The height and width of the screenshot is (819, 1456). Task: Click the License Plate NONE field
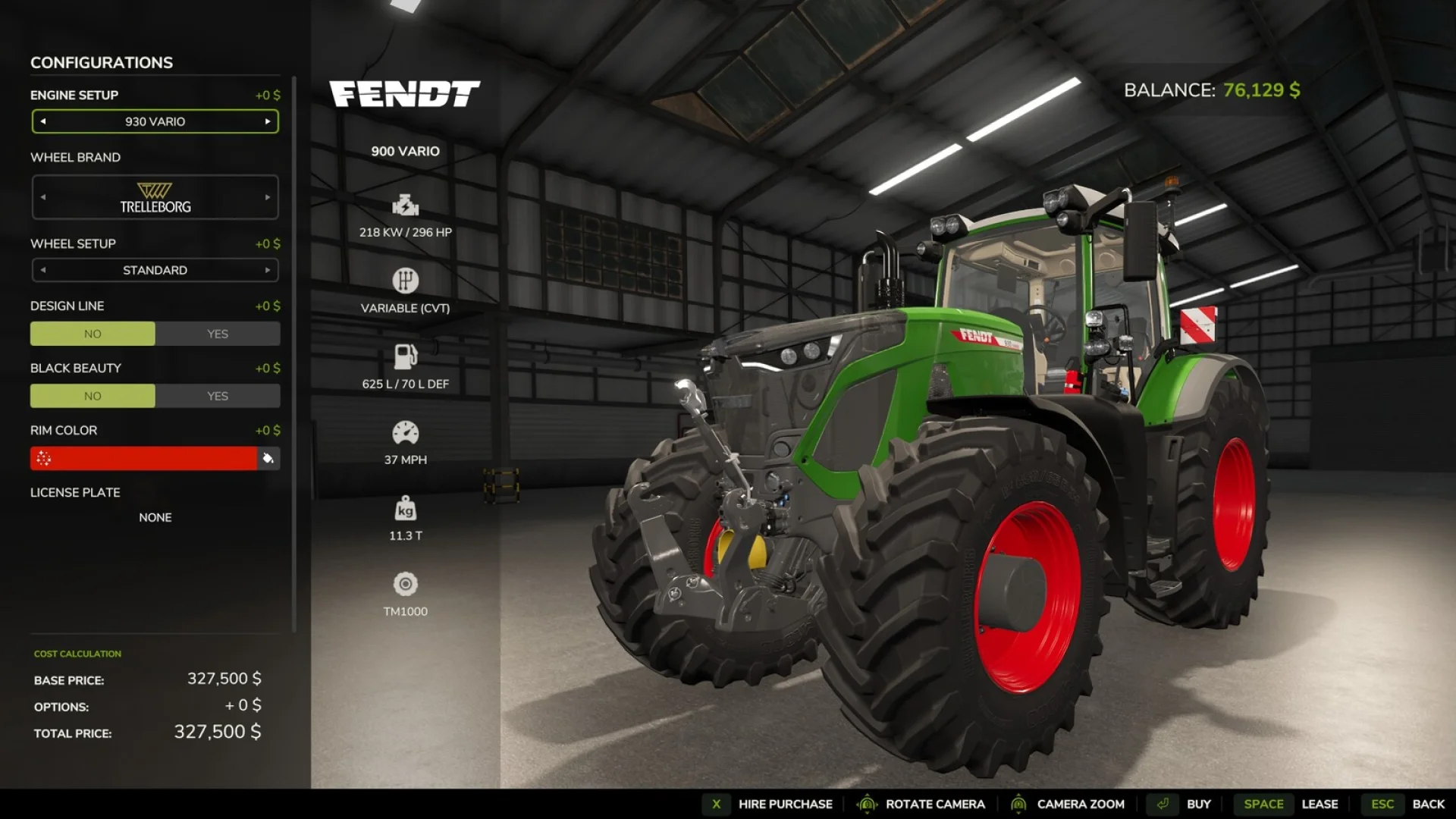[155, 517]
